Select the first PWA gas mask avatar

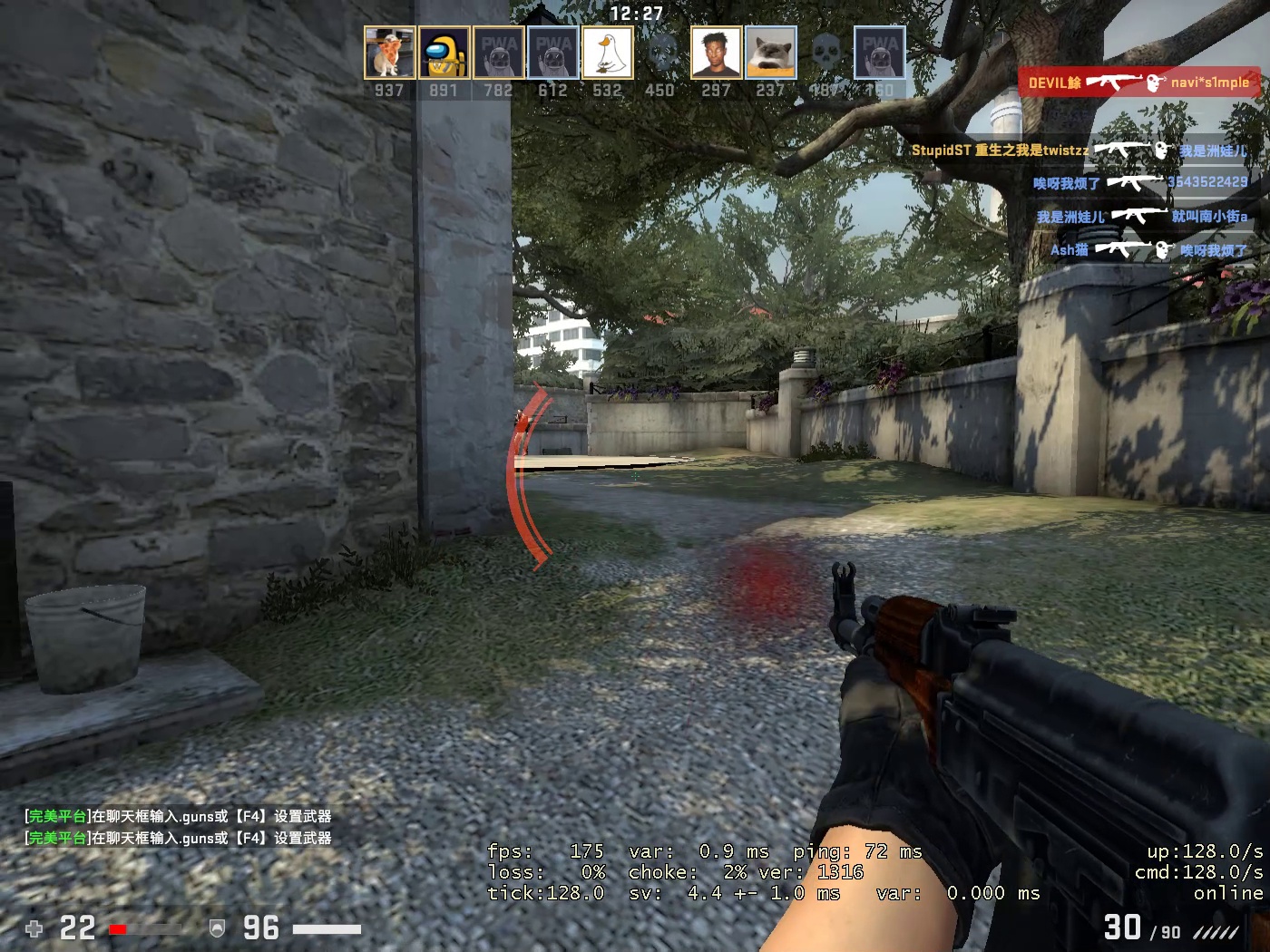497,52
